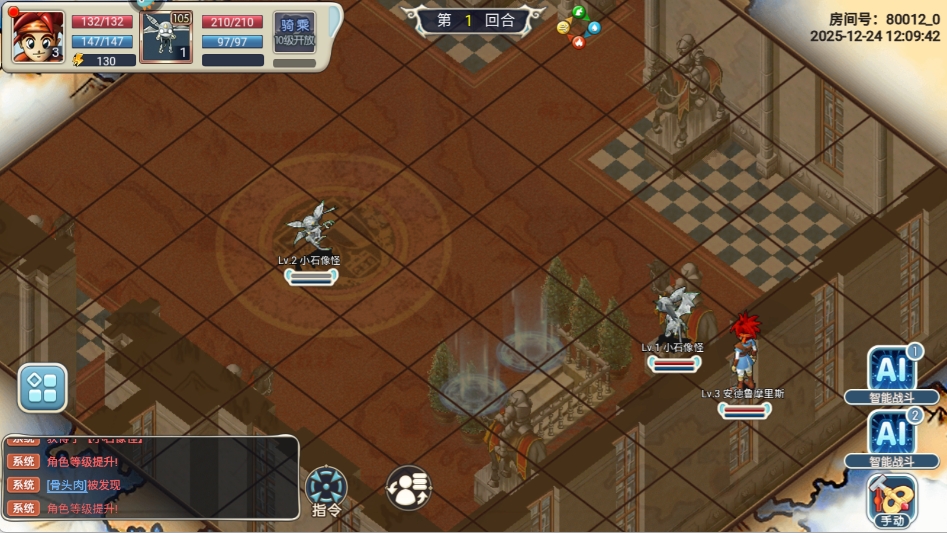Open the red-haired hero portrait
The image size is (947, 533).
tap(37, 36)
